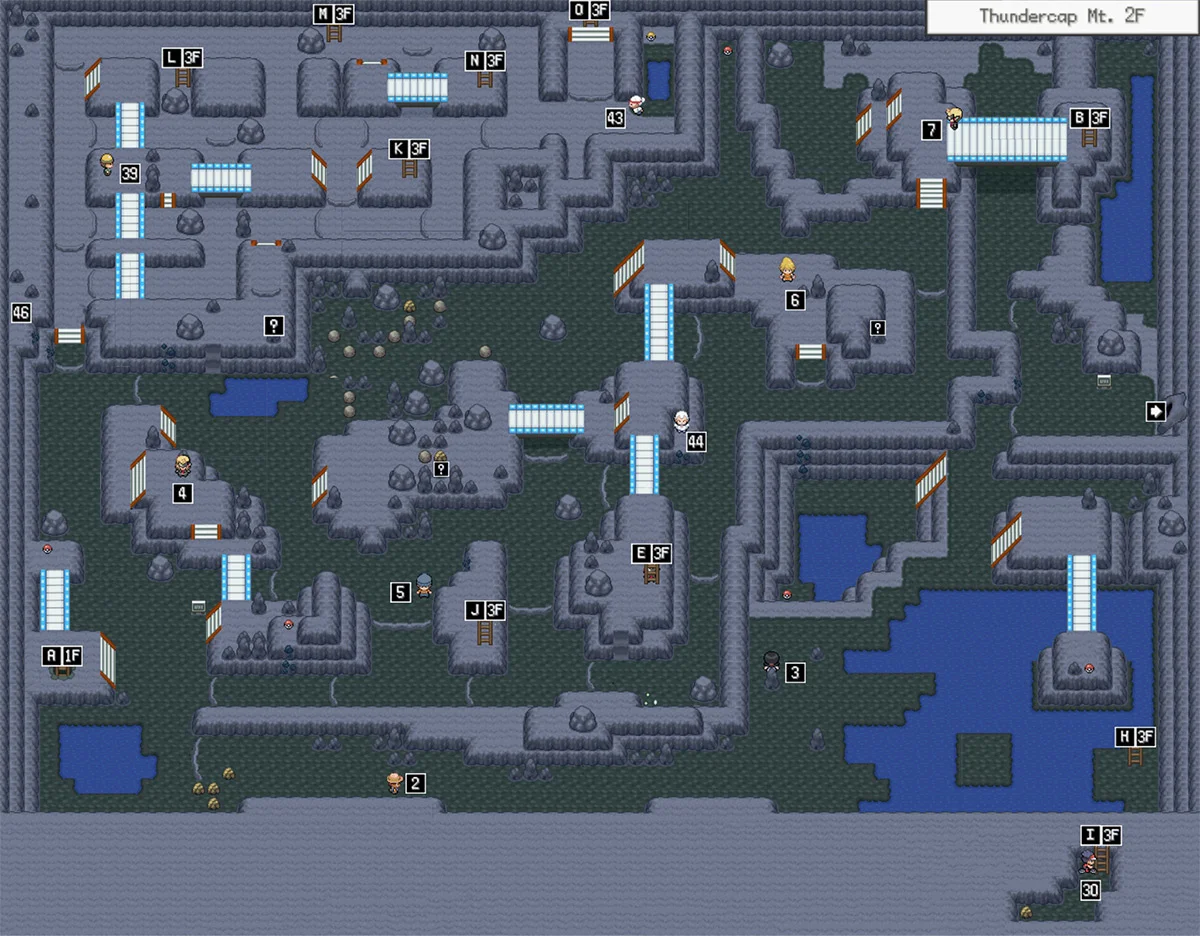Viewport: 1200px width, 936px height.
Task: Click the I 3F ladder marker
Action: coord(1100,836)
